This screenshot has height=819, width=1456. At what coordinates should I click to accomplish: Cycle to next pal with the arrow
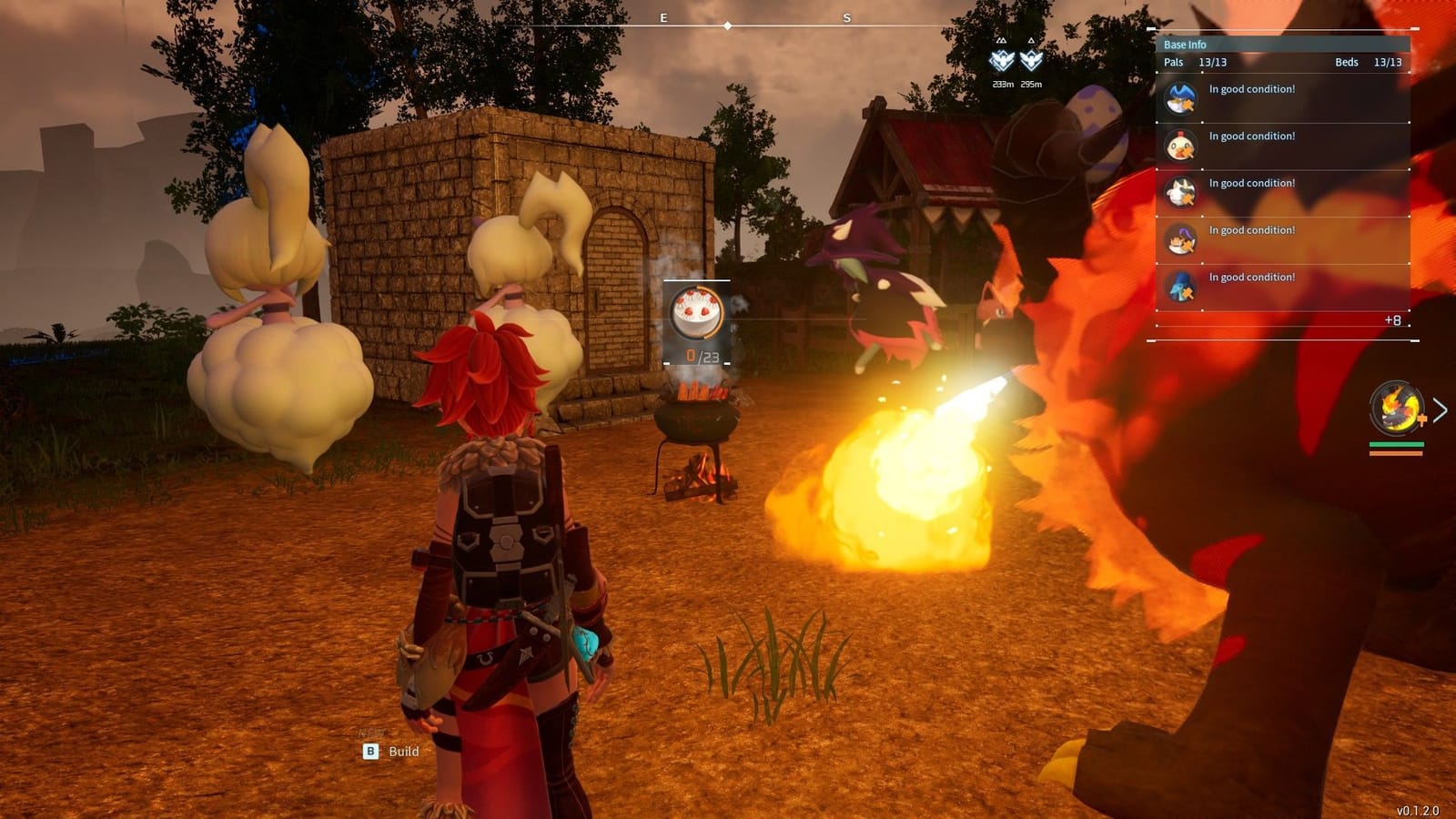pyautogui.click(x=1440, y=410)
